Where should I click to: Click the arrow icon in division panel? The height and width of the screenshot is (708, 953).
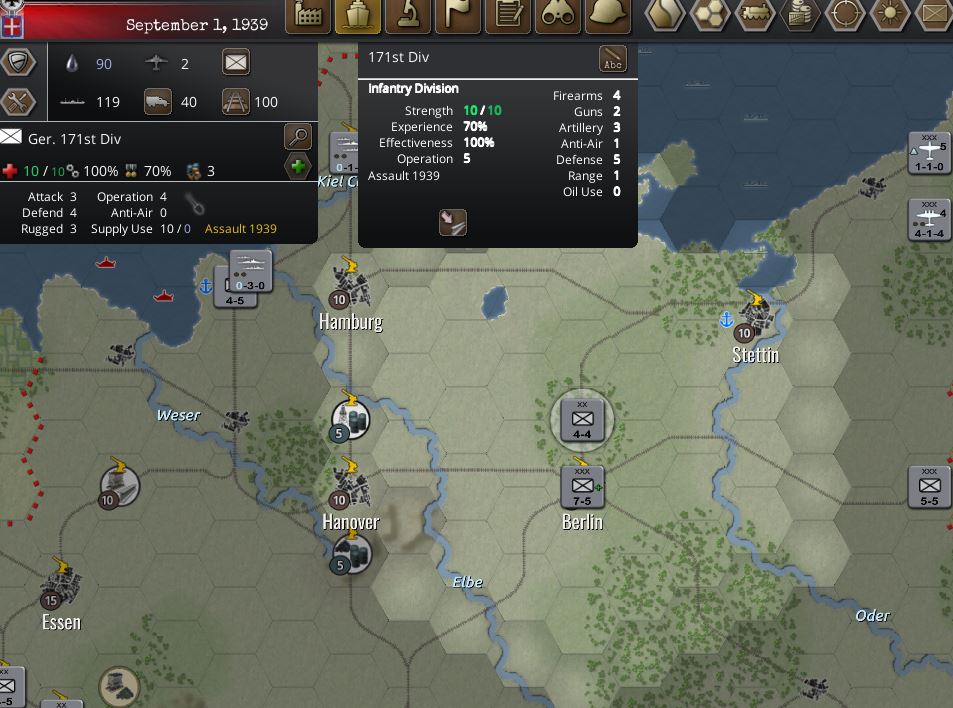click(453, 222)
